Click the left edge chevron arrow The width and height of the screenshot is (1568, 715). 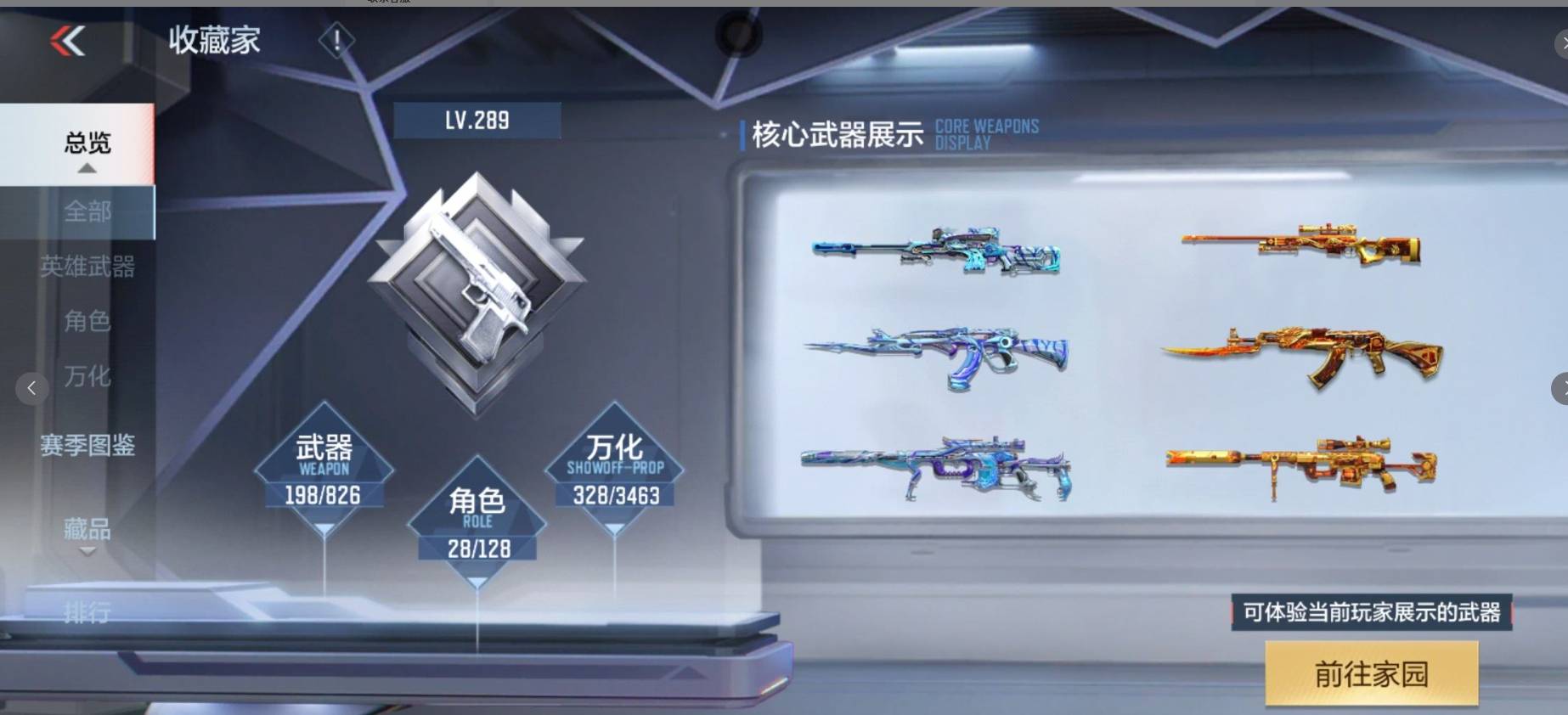pos(31,388)
